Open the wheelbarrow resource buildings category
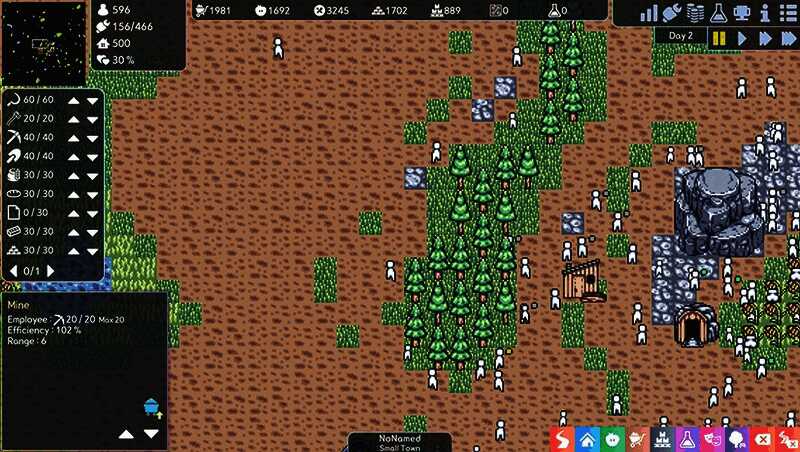This screenshot has height=452, width=800. click(x=637, y=439)
